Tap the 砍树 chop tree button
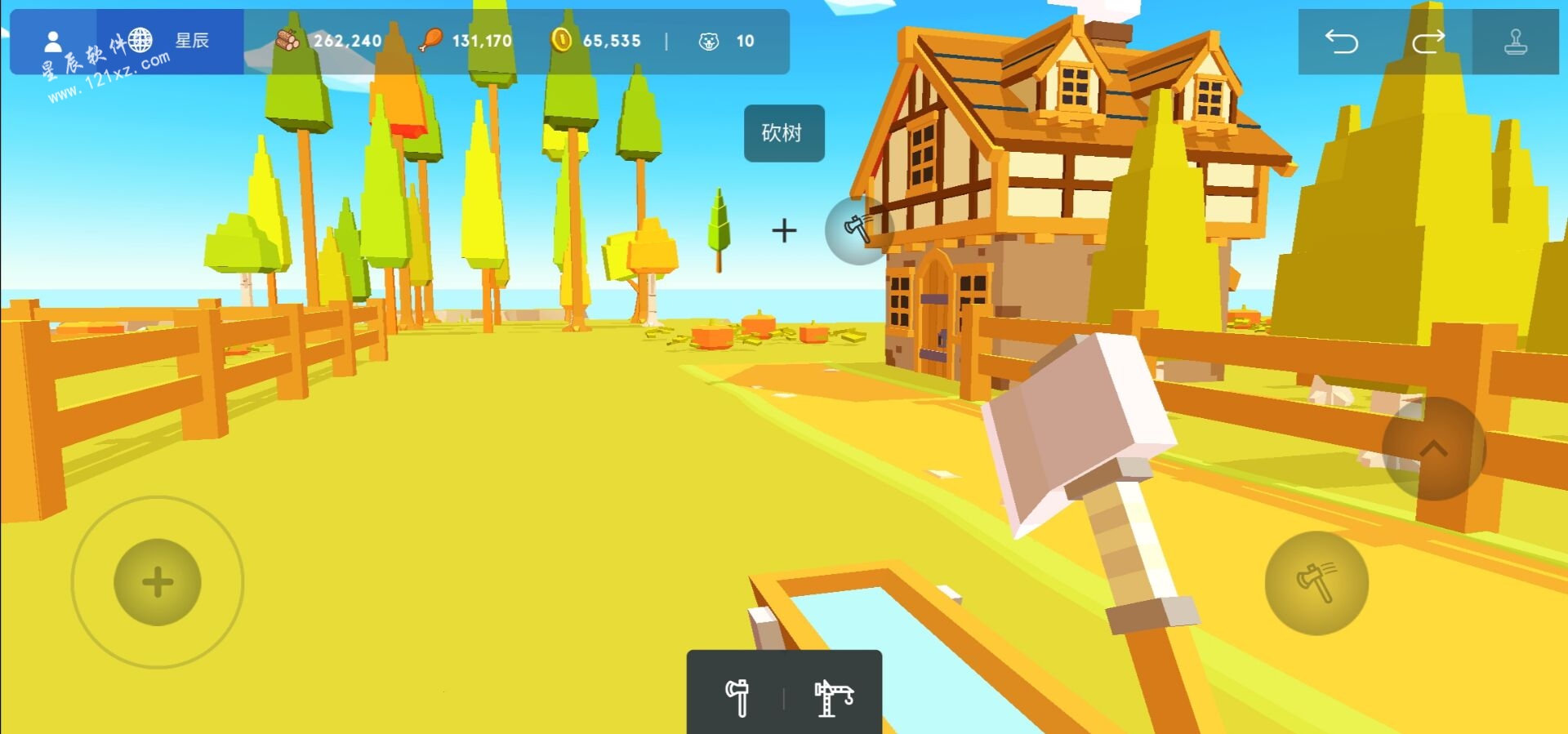Viewport: 1568px width, 734px height. coord(783,133)
